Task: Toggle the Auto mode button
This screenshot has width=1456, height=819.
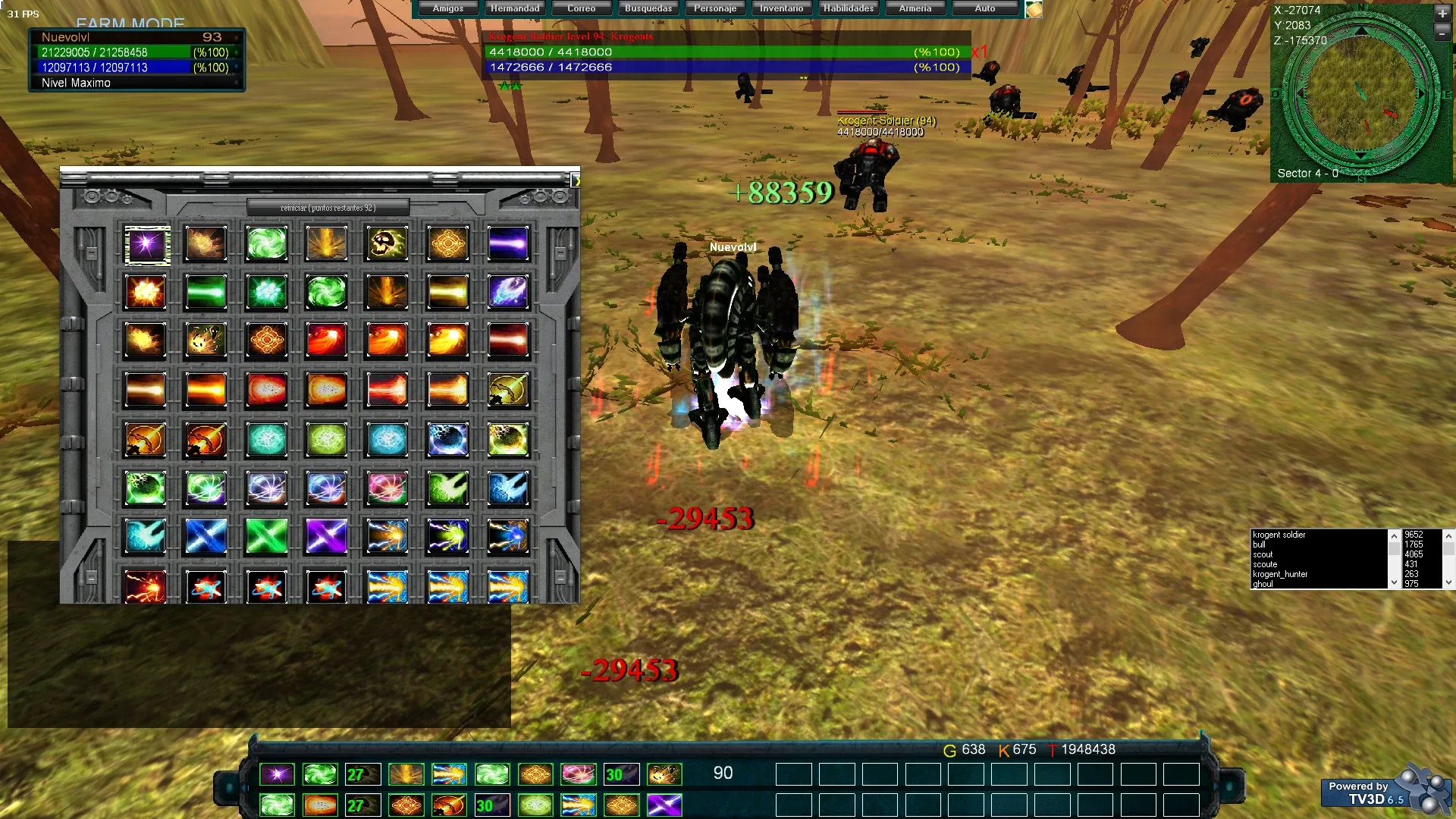Action: [985, 8]
